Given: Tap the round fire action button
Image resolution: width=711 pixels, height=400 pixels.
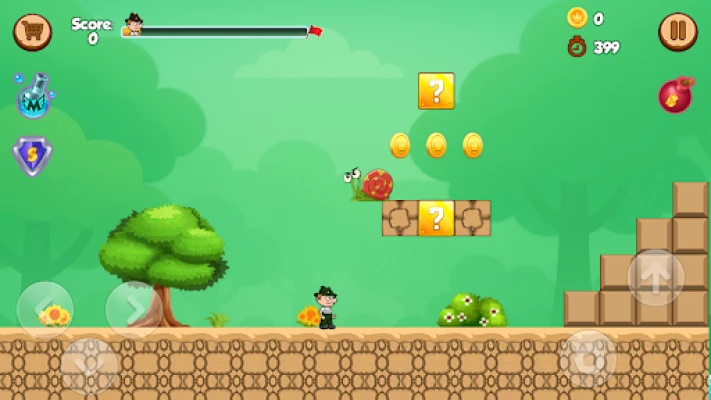Looking at the screenshot, I should (x=588, y=358).
